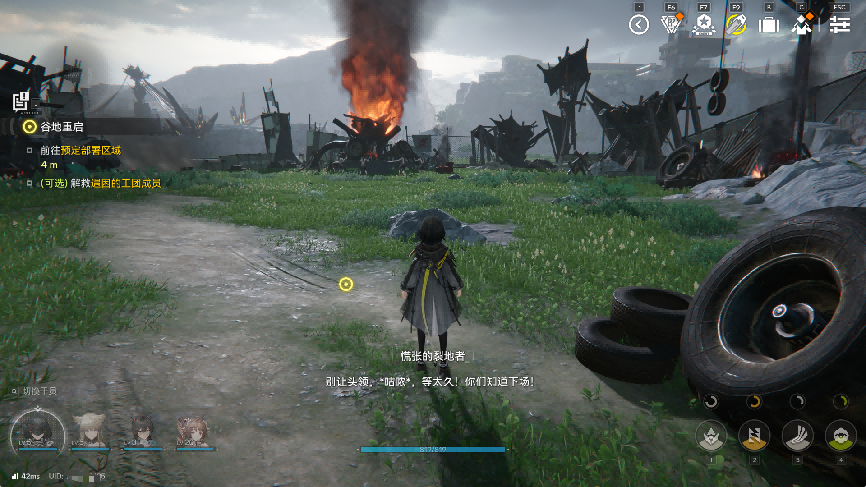Click the 前往预定部署区域 objective
Image resolution: width=866 pixels, height=487 pixels.
point(80,150)
